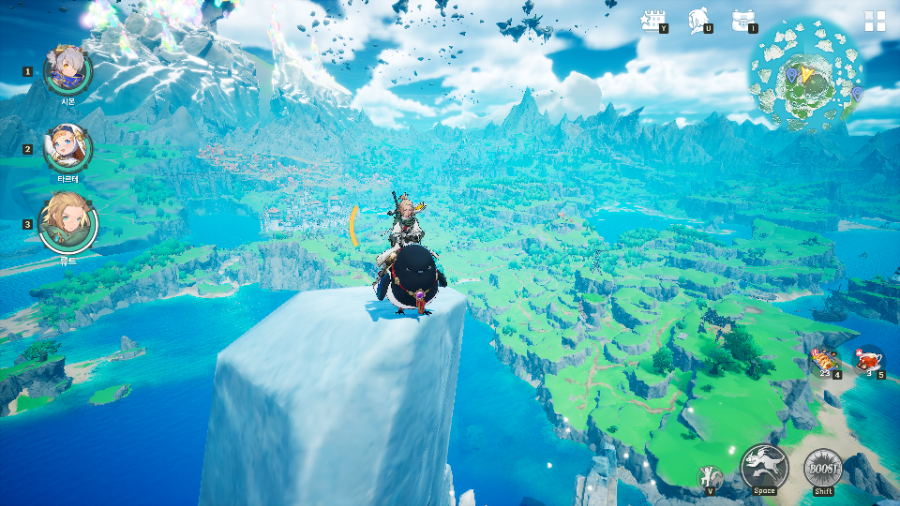This screenshot has height=506, width=900.
Task: Activate the mount jump ability
Action: pyautogui.click(x=765, y=467)
